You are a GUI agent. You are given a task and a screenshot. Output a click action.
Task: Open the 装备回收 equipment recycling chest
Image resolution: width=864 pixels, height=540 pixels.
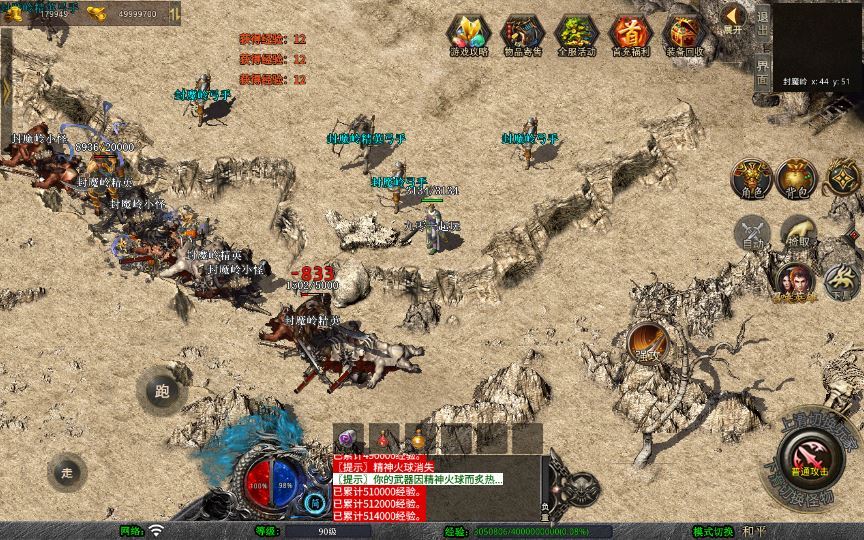(x=684, y=35)
